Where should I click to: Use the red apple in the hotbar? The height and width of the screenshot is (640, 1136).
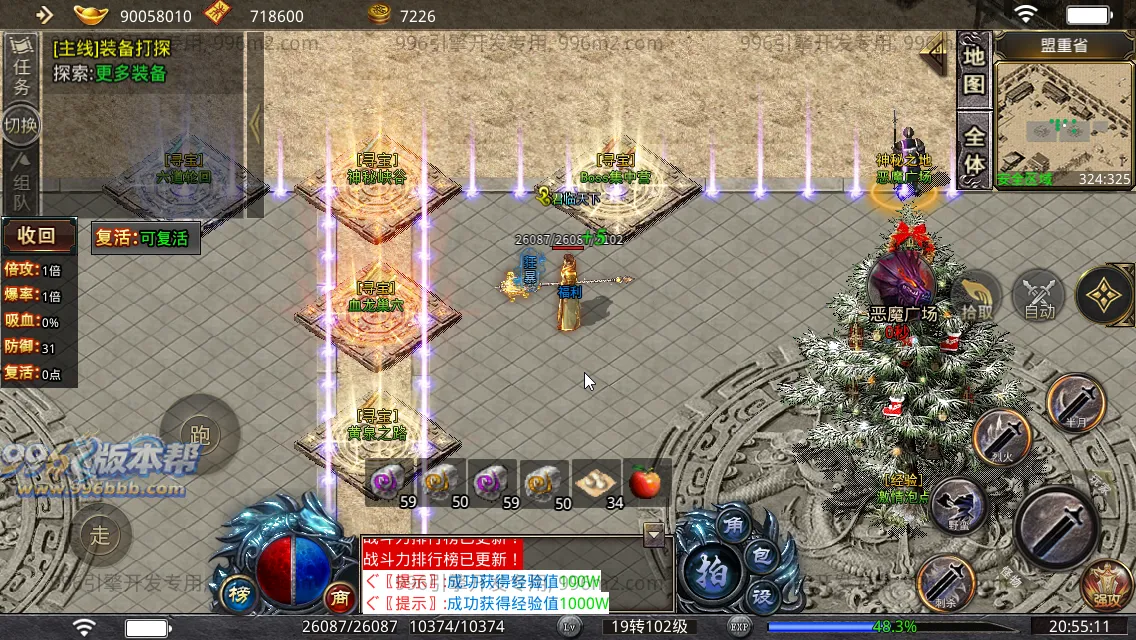point(645,483)
